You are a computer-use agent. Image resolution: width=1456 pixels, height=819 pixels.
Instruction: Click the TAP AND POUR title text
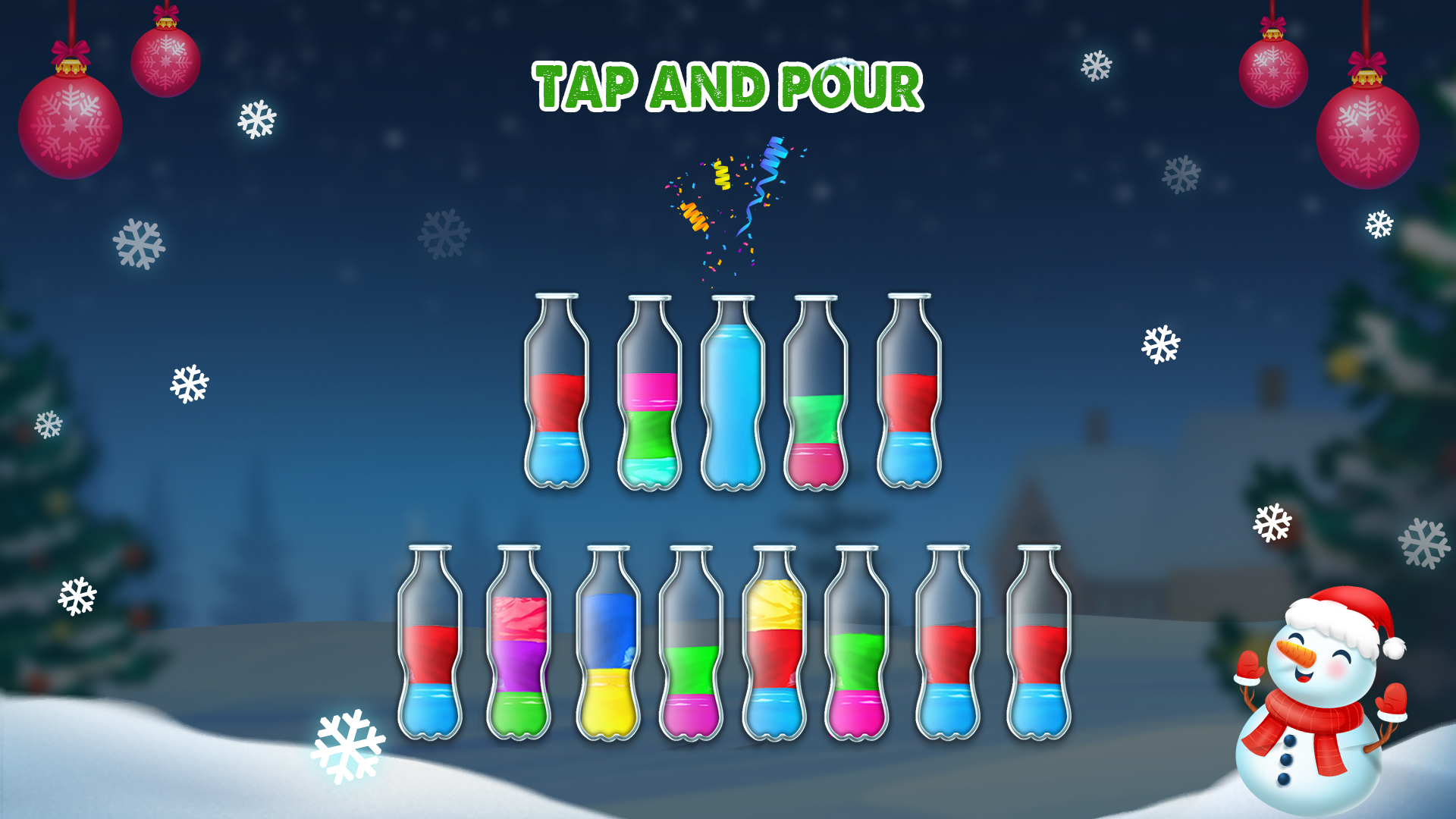click(x=726, y=86)
